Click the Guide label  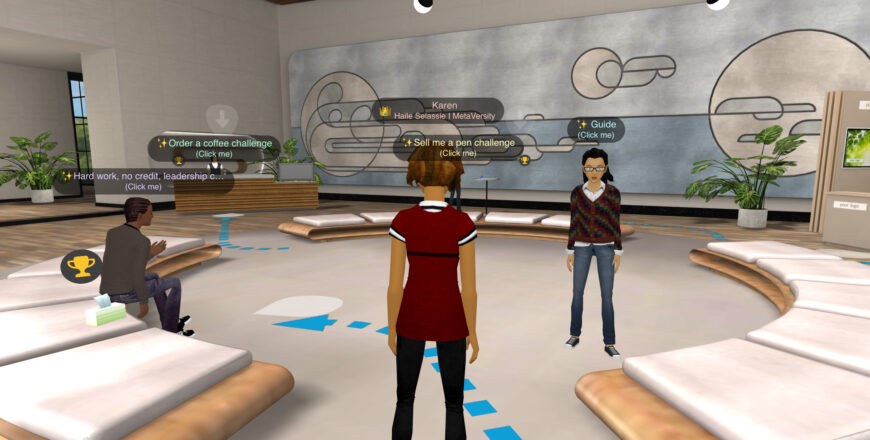[595, 129]
